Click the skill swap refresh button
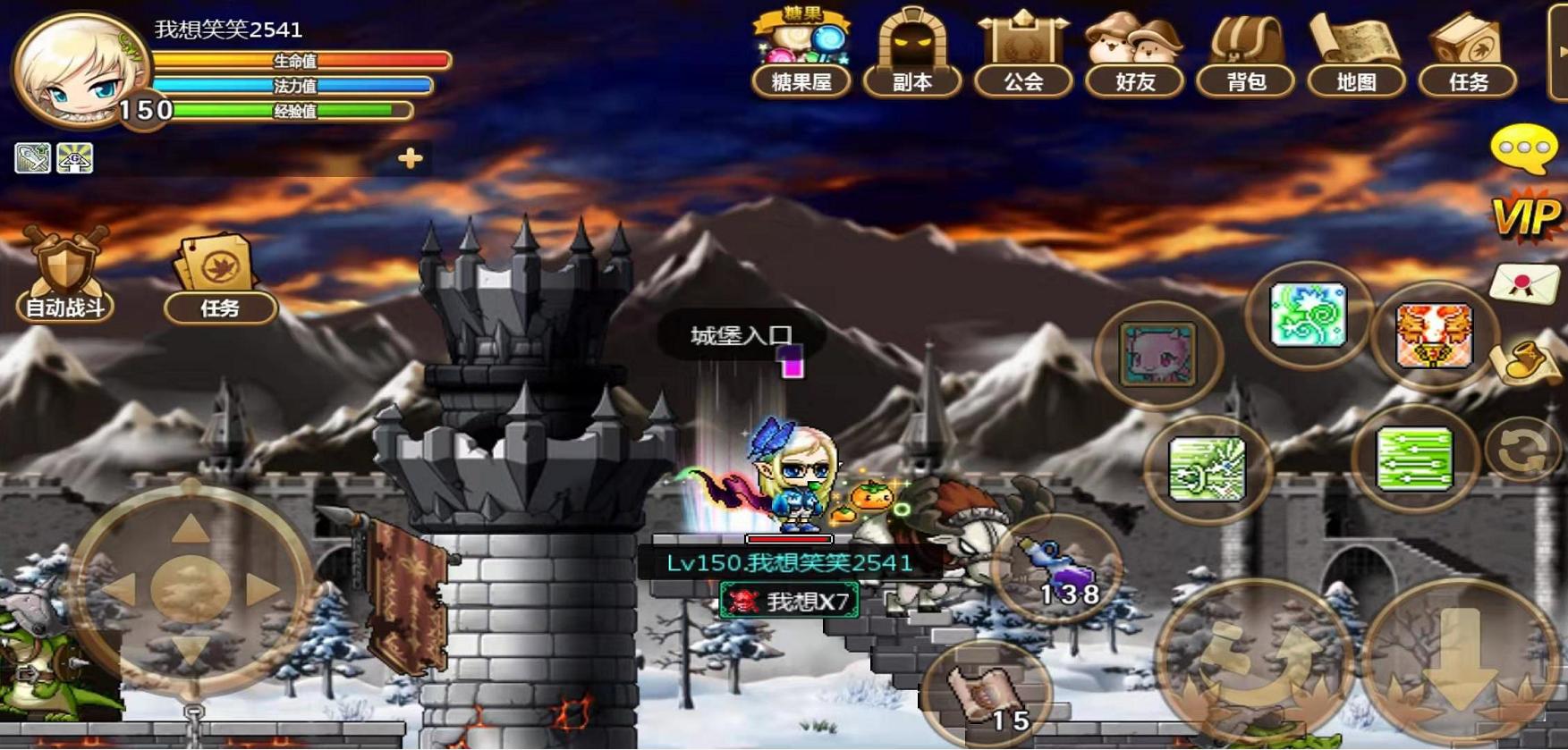The image size is (1568, 750). coord(1522,450)
